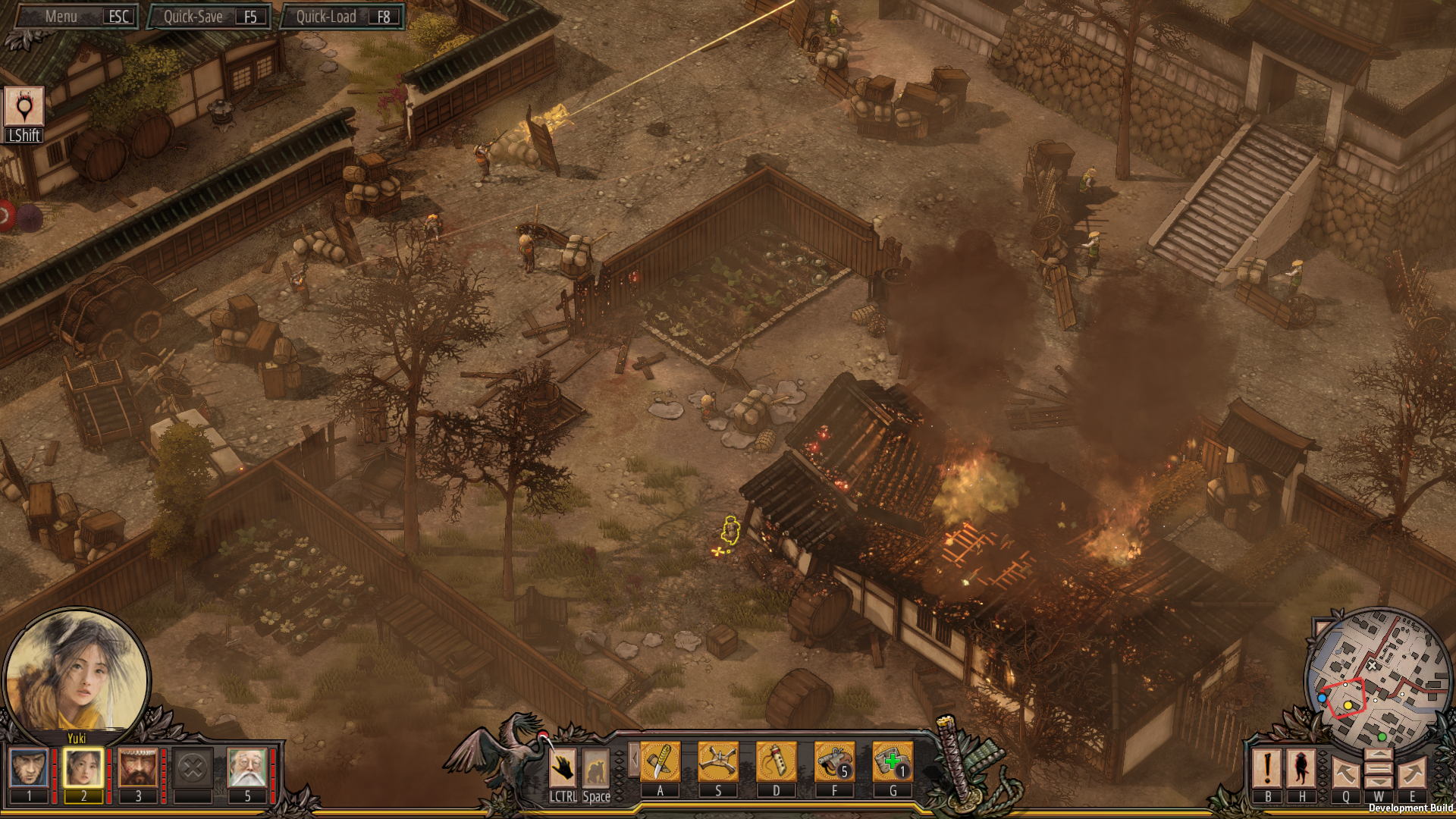This screenshot has width=1456, height=819.
Task: Open the game Menu
Action: (74, 17)
